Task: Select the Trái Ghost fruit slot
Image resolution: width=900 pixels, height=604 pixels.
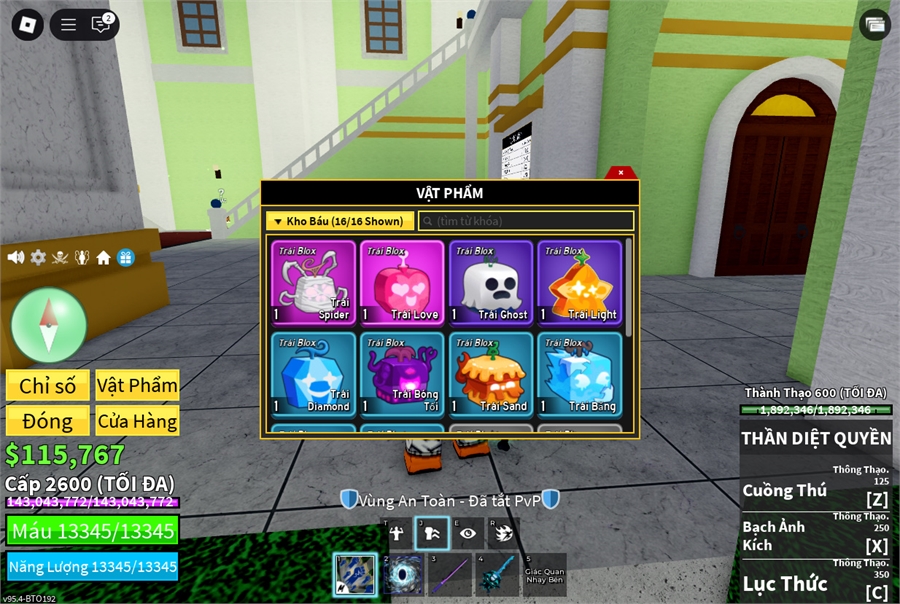Action: click(x=491, y=282)
